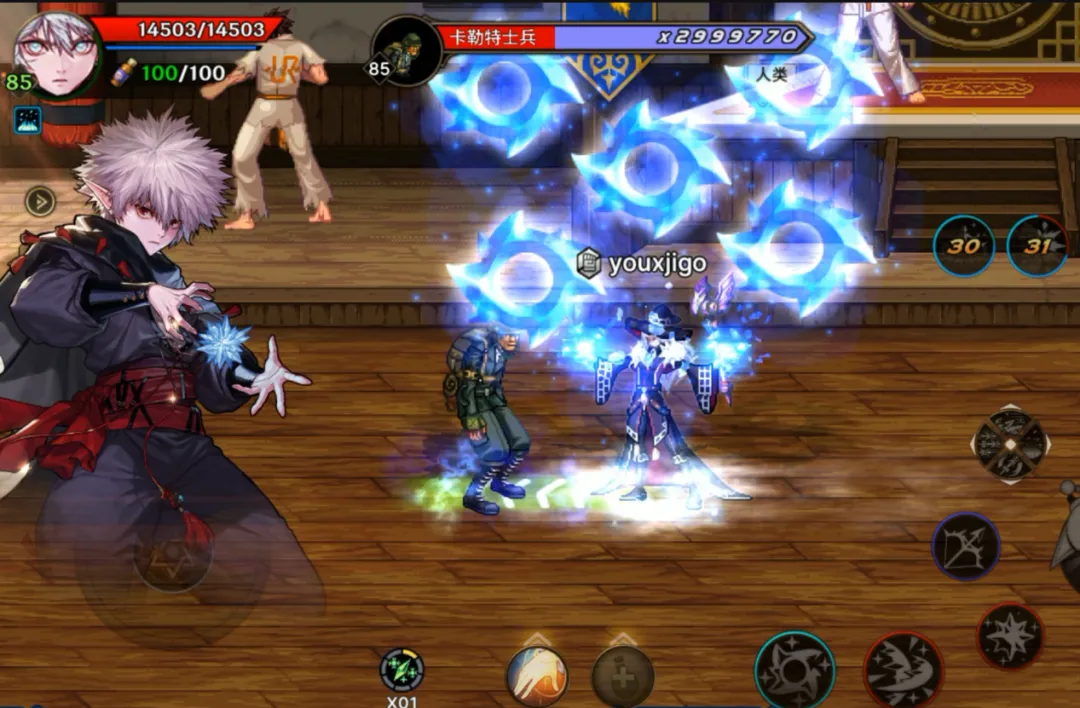
Task: Trigger the starburst skill button
Action: pyautogui.click(x=1010, y=637)
